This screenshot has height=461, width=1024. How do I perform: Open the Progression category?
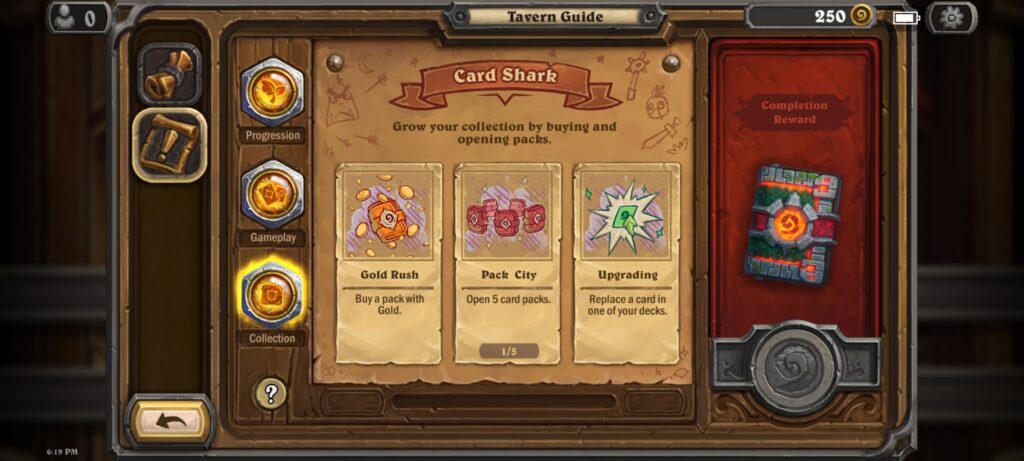272,93
